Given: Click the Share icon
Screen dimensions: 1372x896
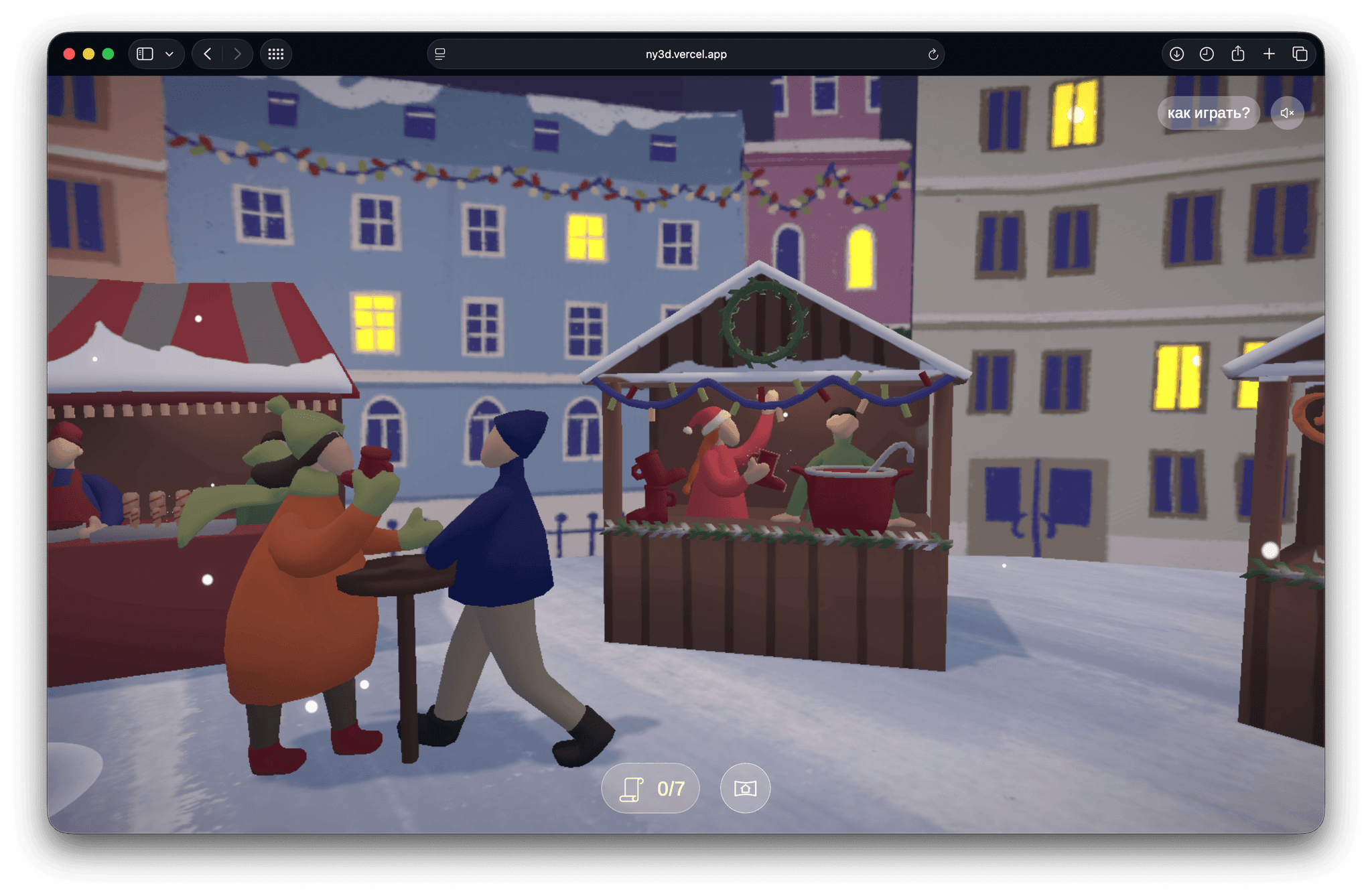Looking at the screenshot, I should [x=1238, y=54].
